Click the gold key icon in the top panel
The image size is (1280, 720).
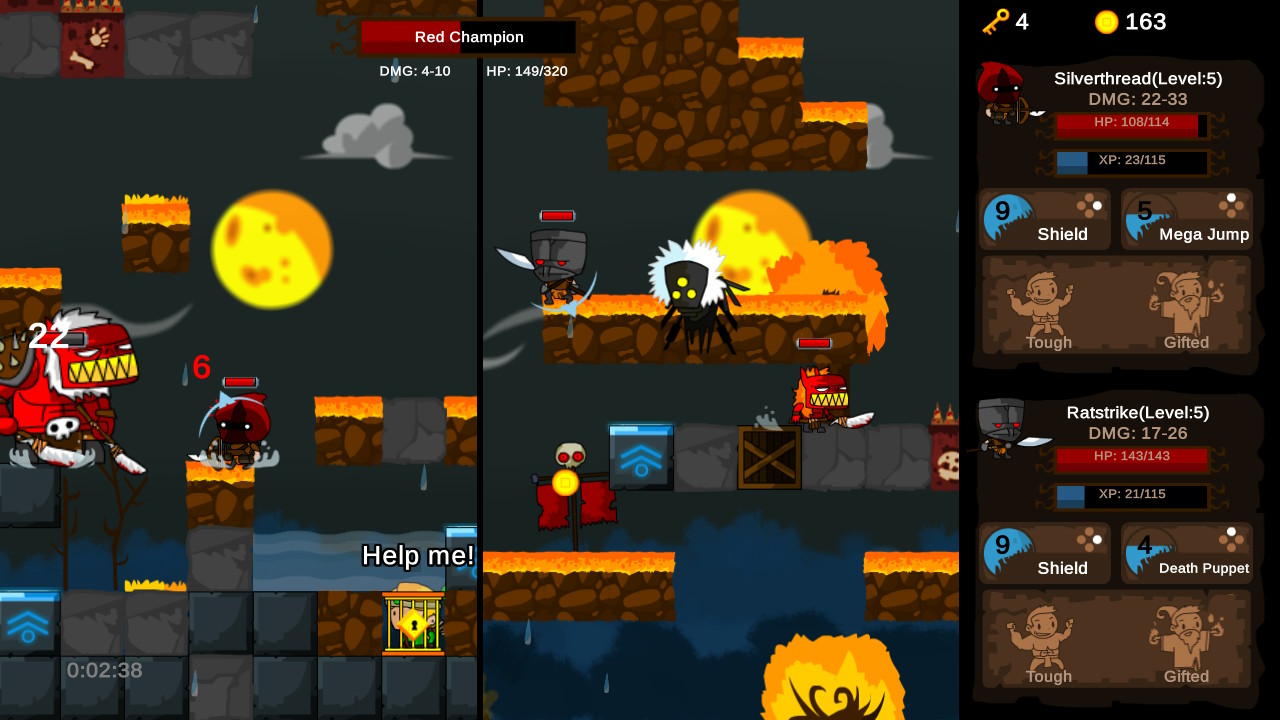(x=993, y=21)
